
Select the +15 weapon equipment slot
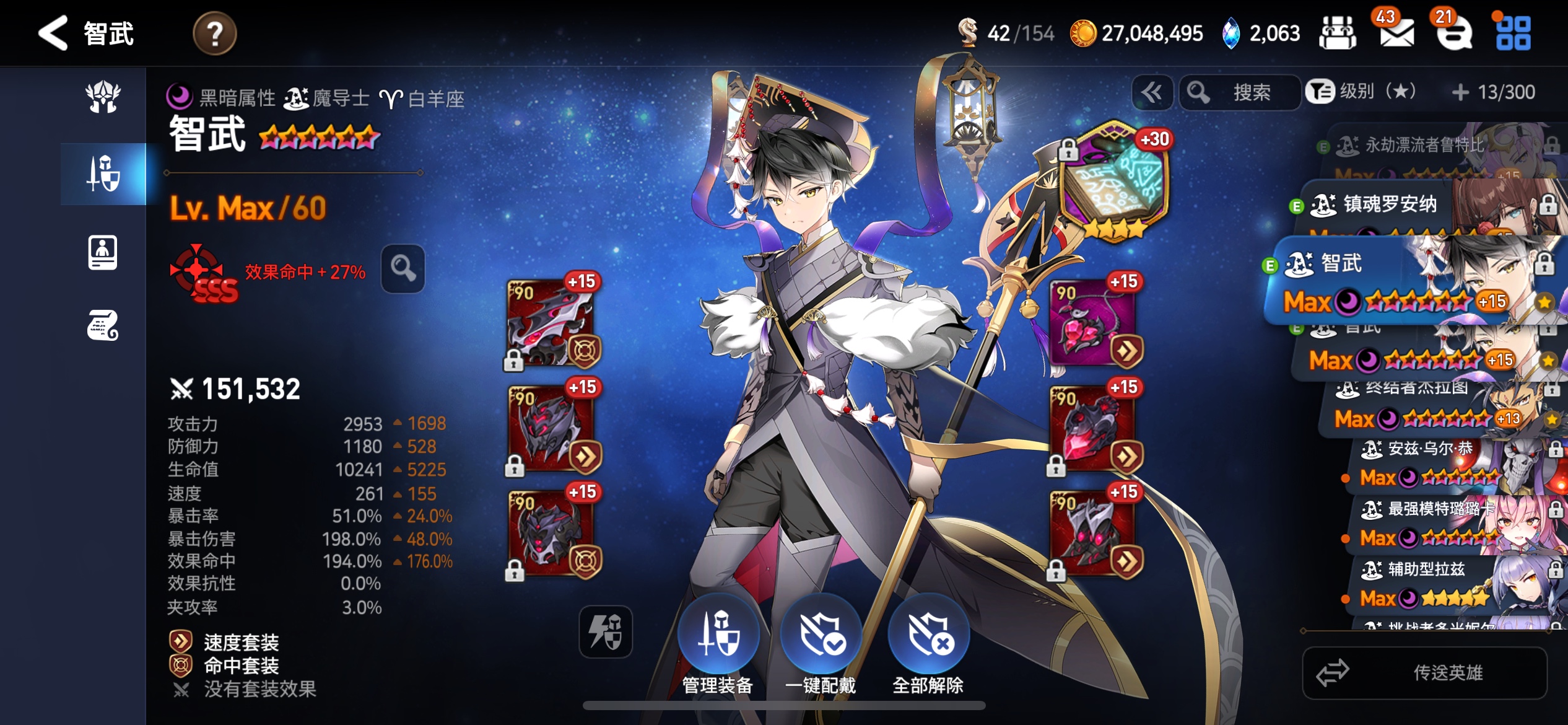coord(551,322)
